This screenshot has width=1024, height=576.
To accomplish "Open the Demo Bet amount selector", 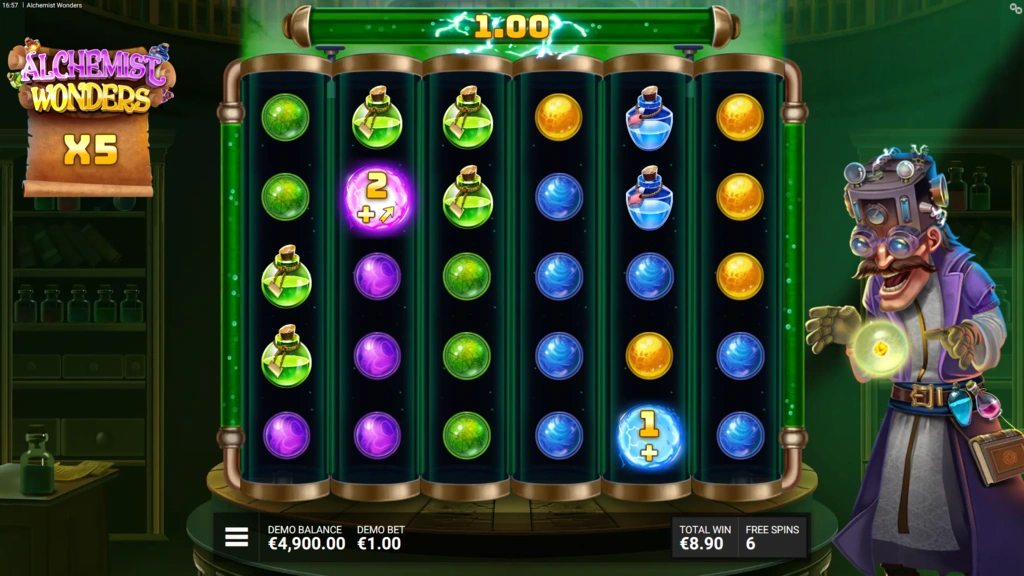I will [x=379, y=538].
